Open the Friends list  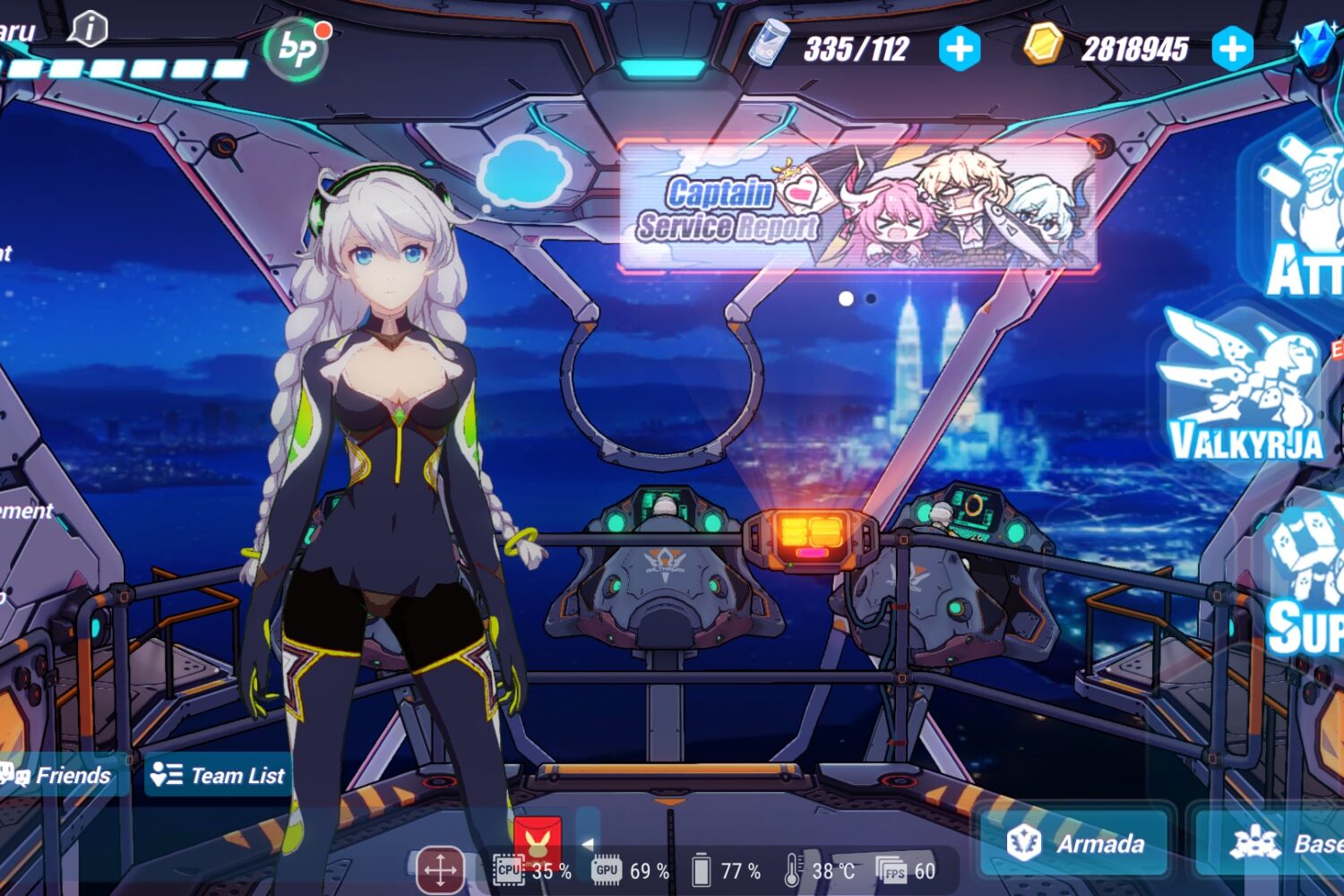(58, 775)
